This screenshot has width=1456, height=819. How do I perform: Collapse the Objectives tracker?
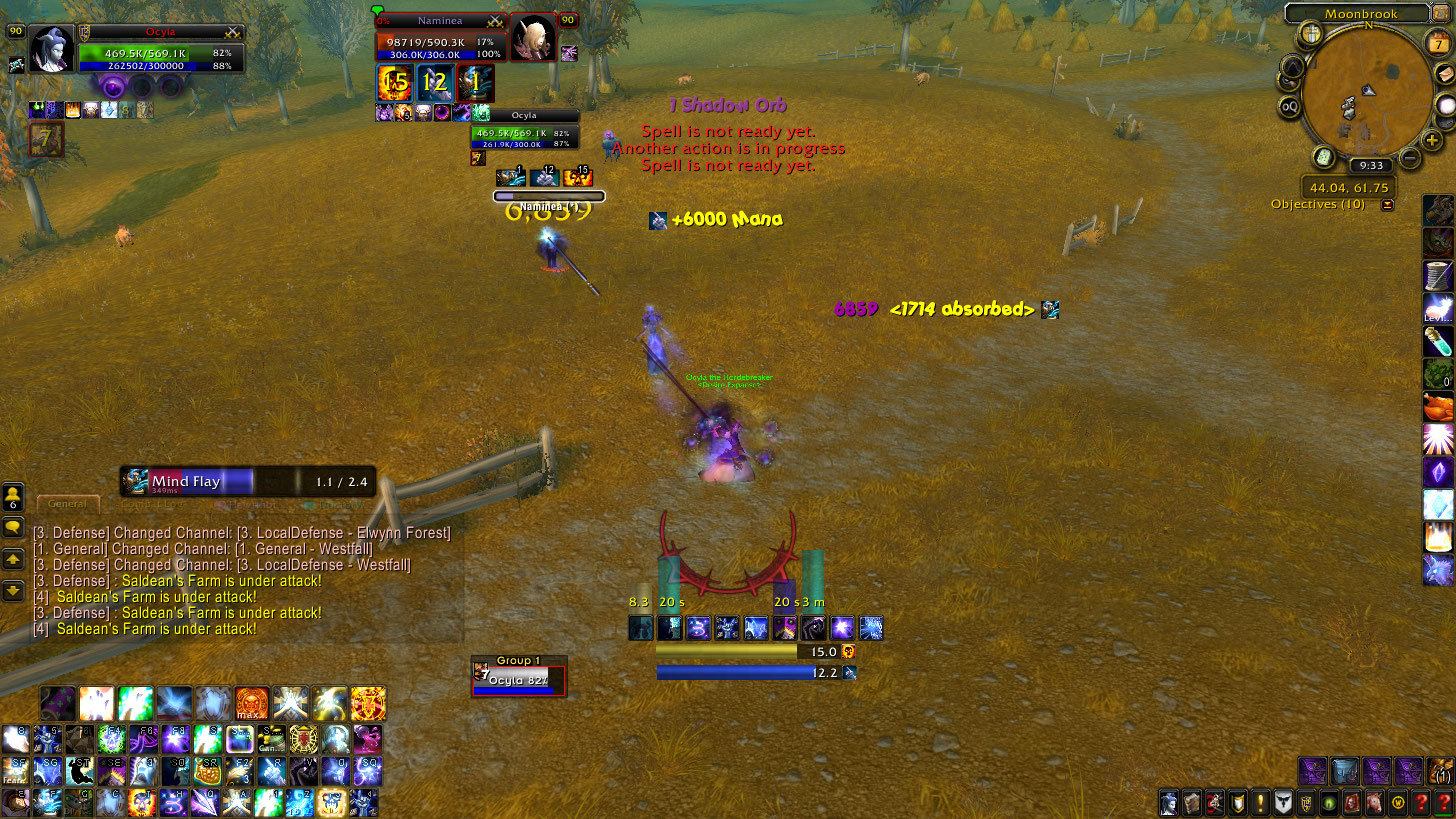pyautogui.click(x=1387, y=205)
